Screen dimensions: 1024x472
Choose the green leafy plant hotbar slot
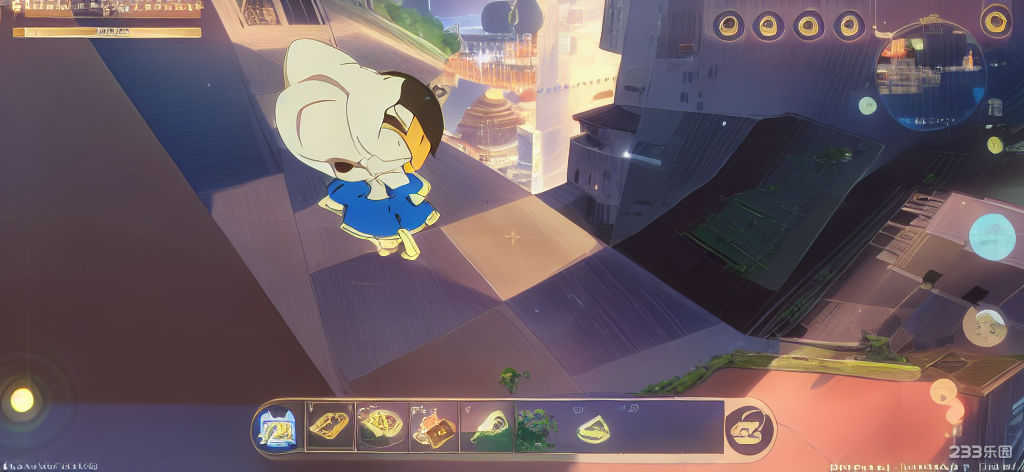click(x=538, y=427)
